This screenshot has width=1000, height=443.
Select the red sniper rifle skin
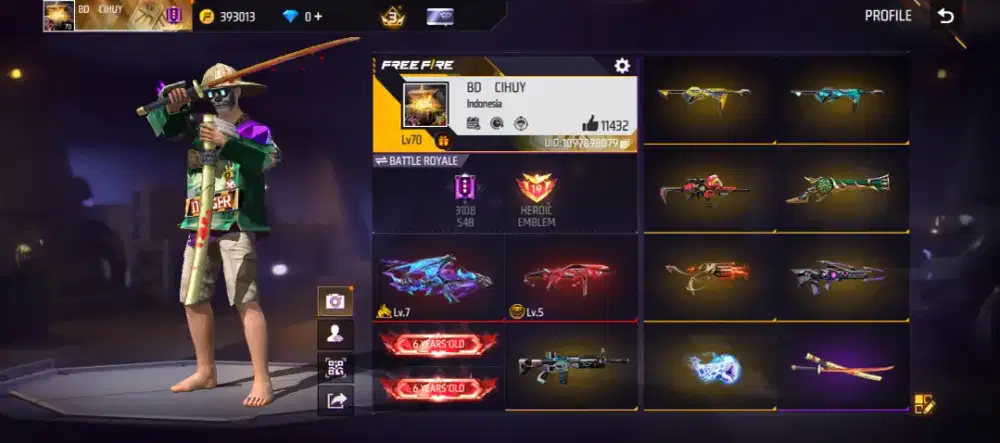[x=704, y=188]
